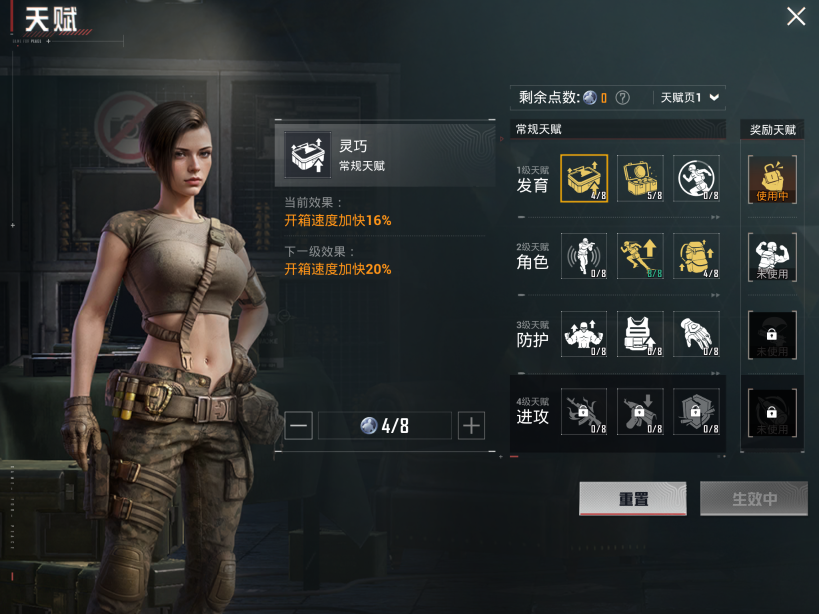Choose the tactical glove talent

696,335
